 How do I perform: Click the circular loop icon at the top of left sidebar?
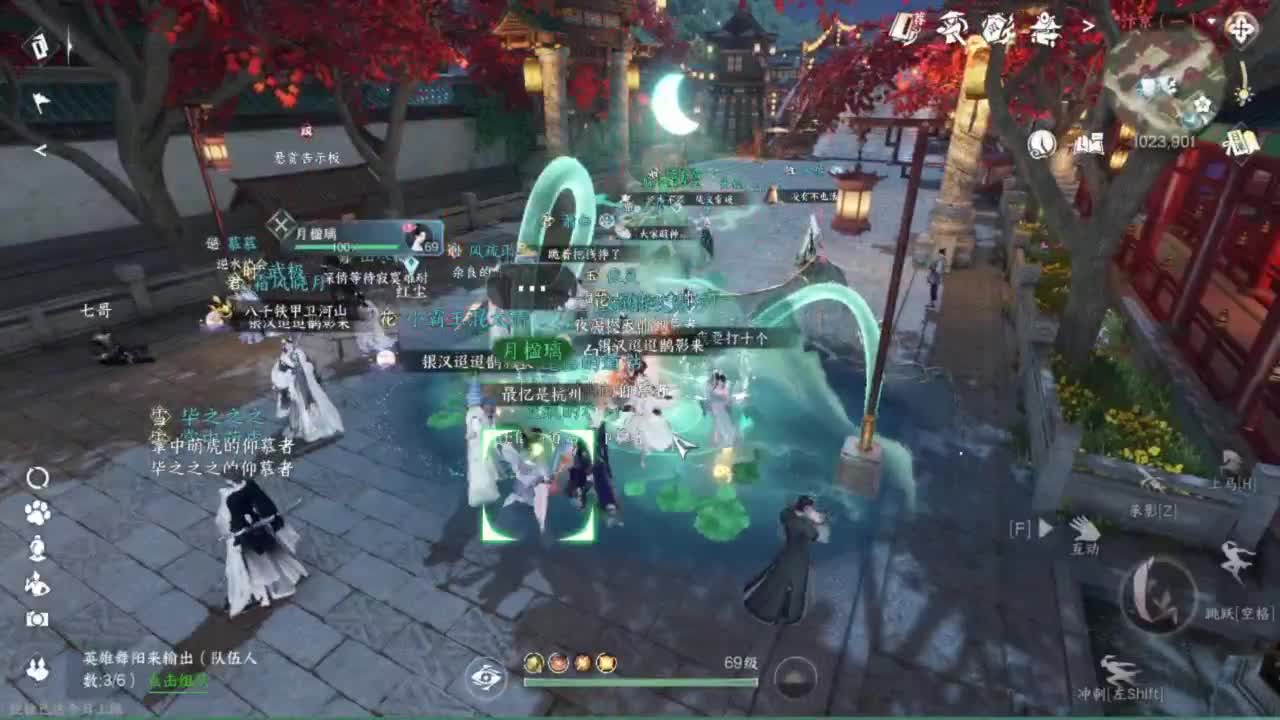pos(37,477)
